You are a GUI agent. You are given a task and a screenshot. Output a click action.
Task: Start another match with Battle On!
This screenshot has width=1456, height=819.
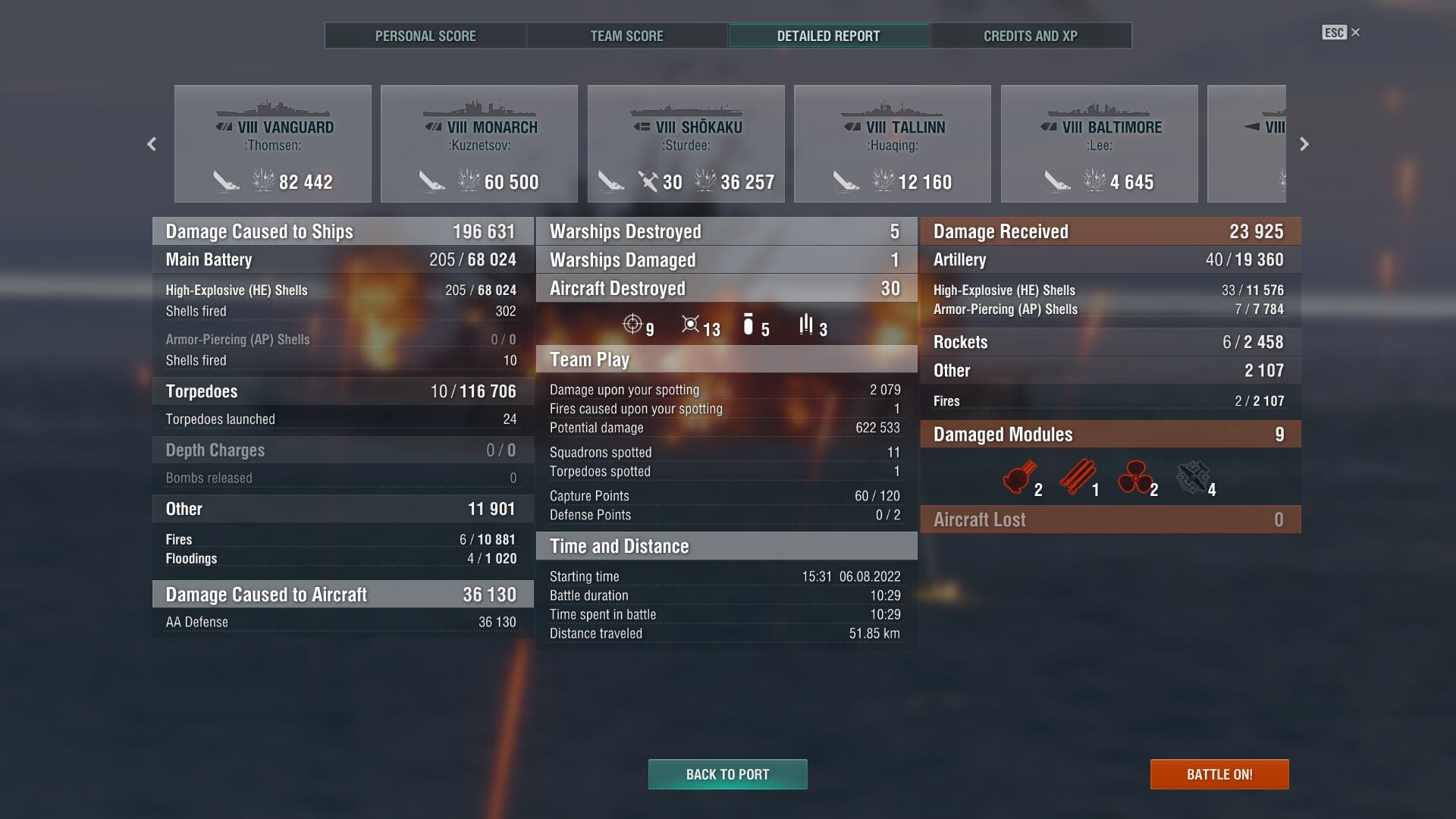pyautogui.click(x=1219, y=774)
